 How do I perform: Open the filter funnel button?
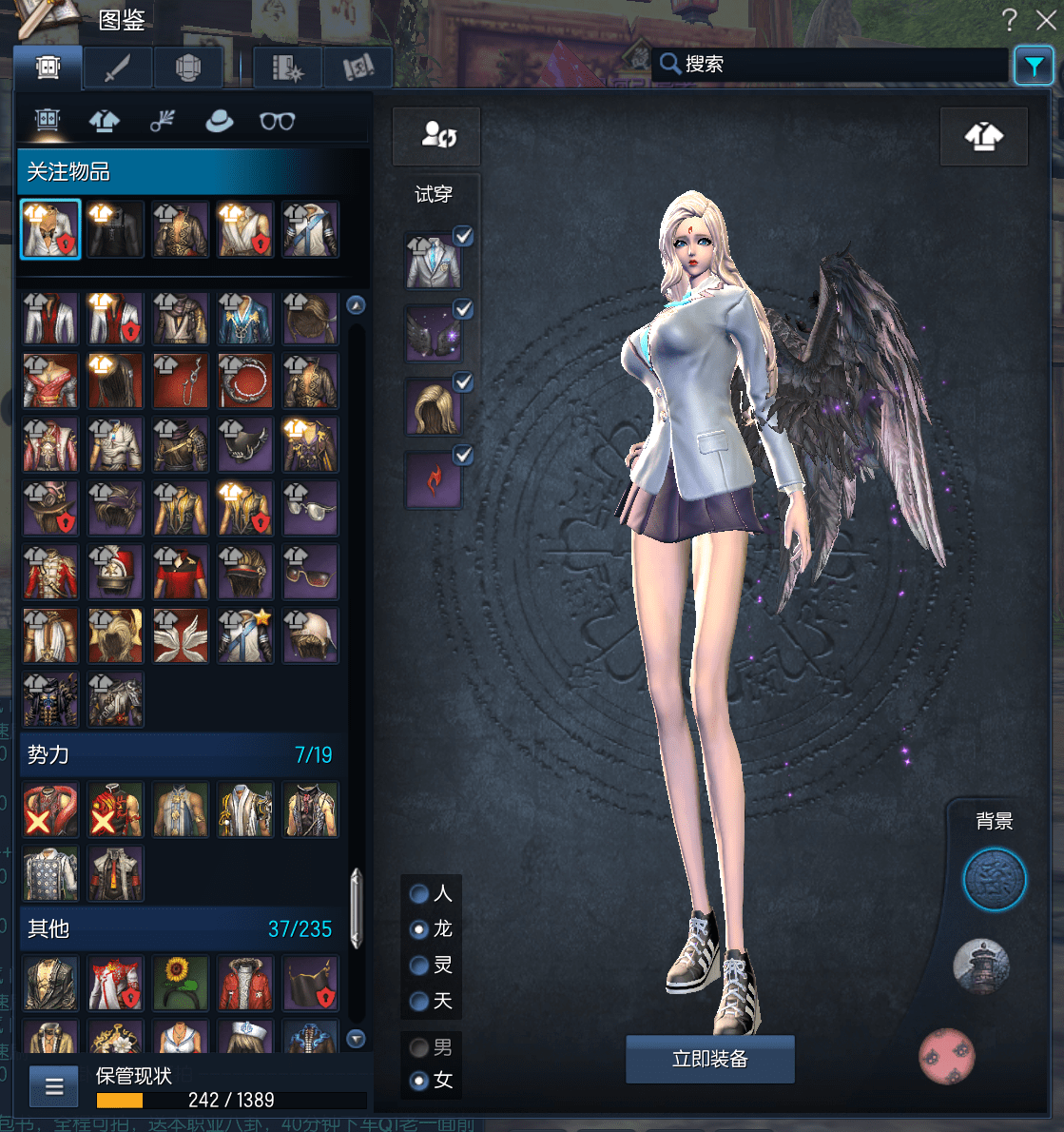pyautogui.click(x=1034, y=66)
